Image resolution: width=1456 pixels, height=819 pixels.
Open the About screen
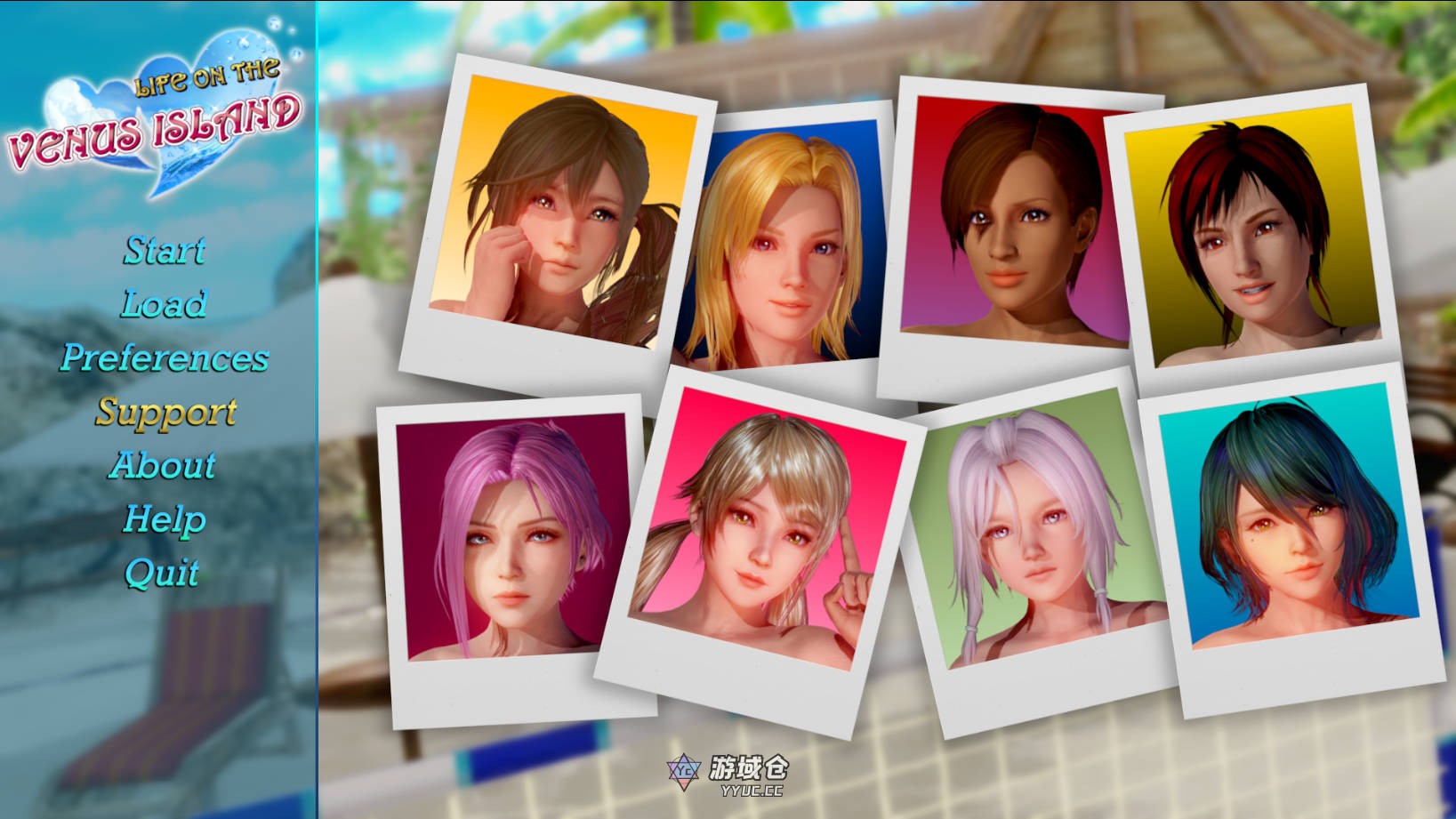pos(165,465)
